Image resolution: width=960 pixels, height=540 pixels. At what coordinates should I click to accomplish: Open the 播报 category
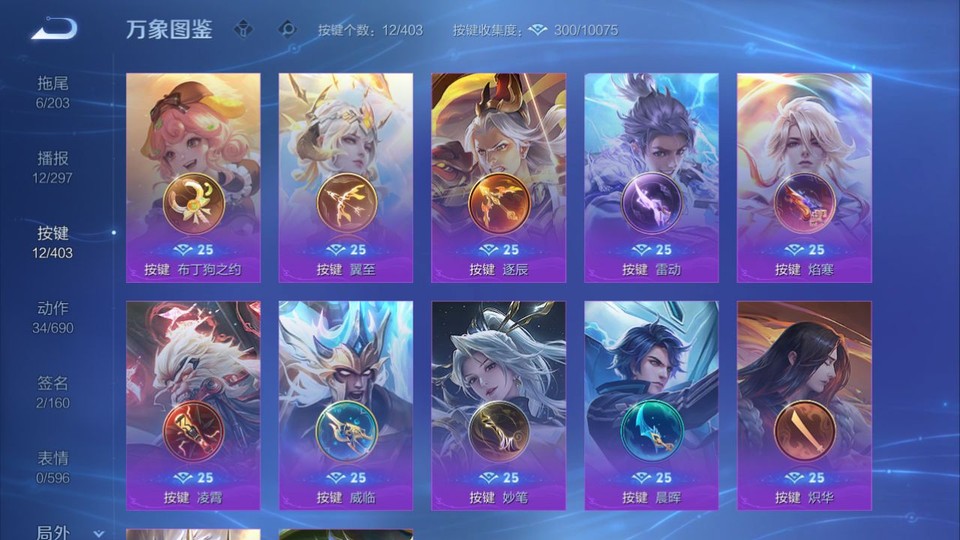tap(53, 166)
